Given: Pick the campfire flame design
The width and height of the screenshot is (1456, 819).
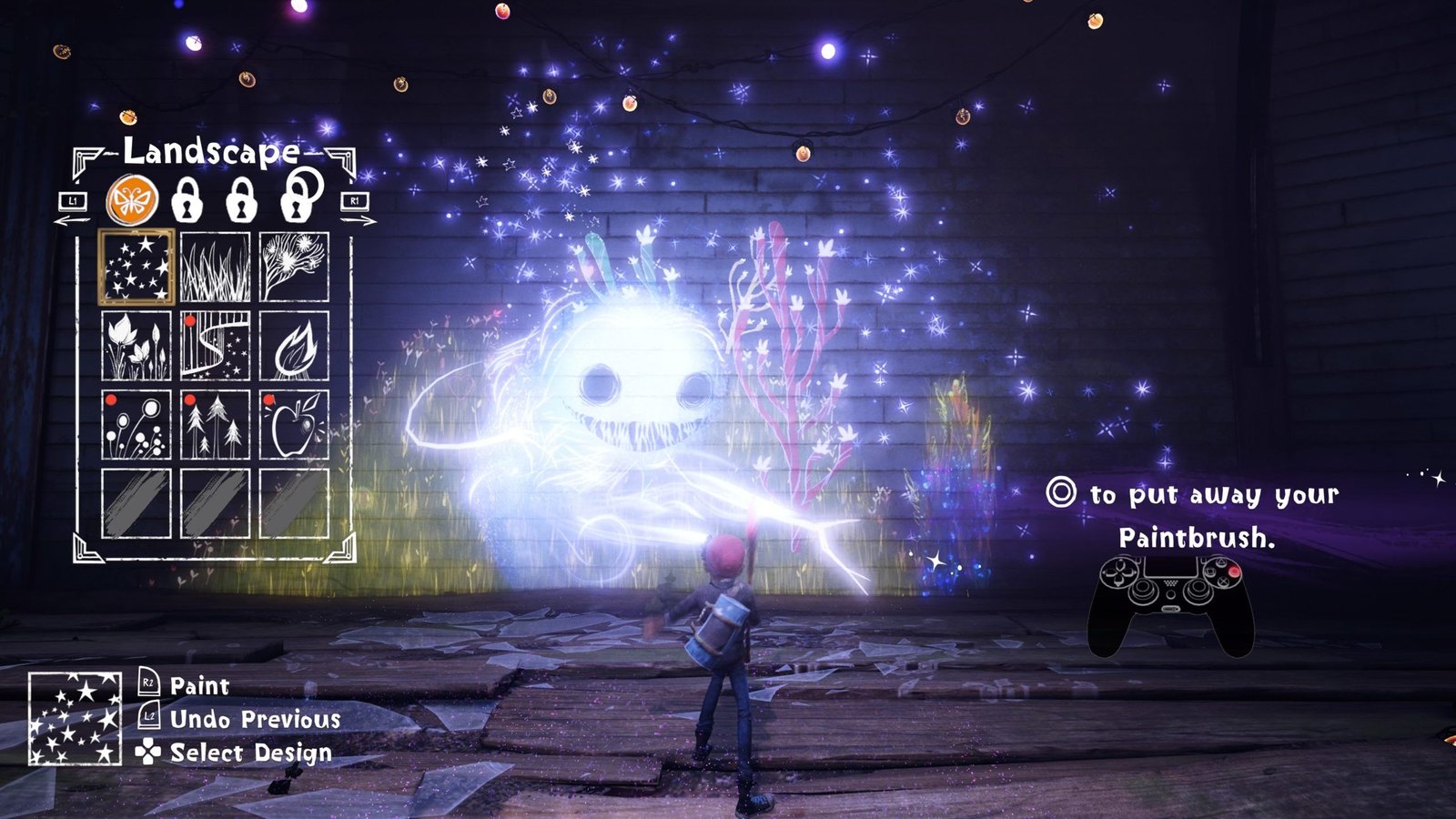Looking at the screenshot, I should coord(294,346).
